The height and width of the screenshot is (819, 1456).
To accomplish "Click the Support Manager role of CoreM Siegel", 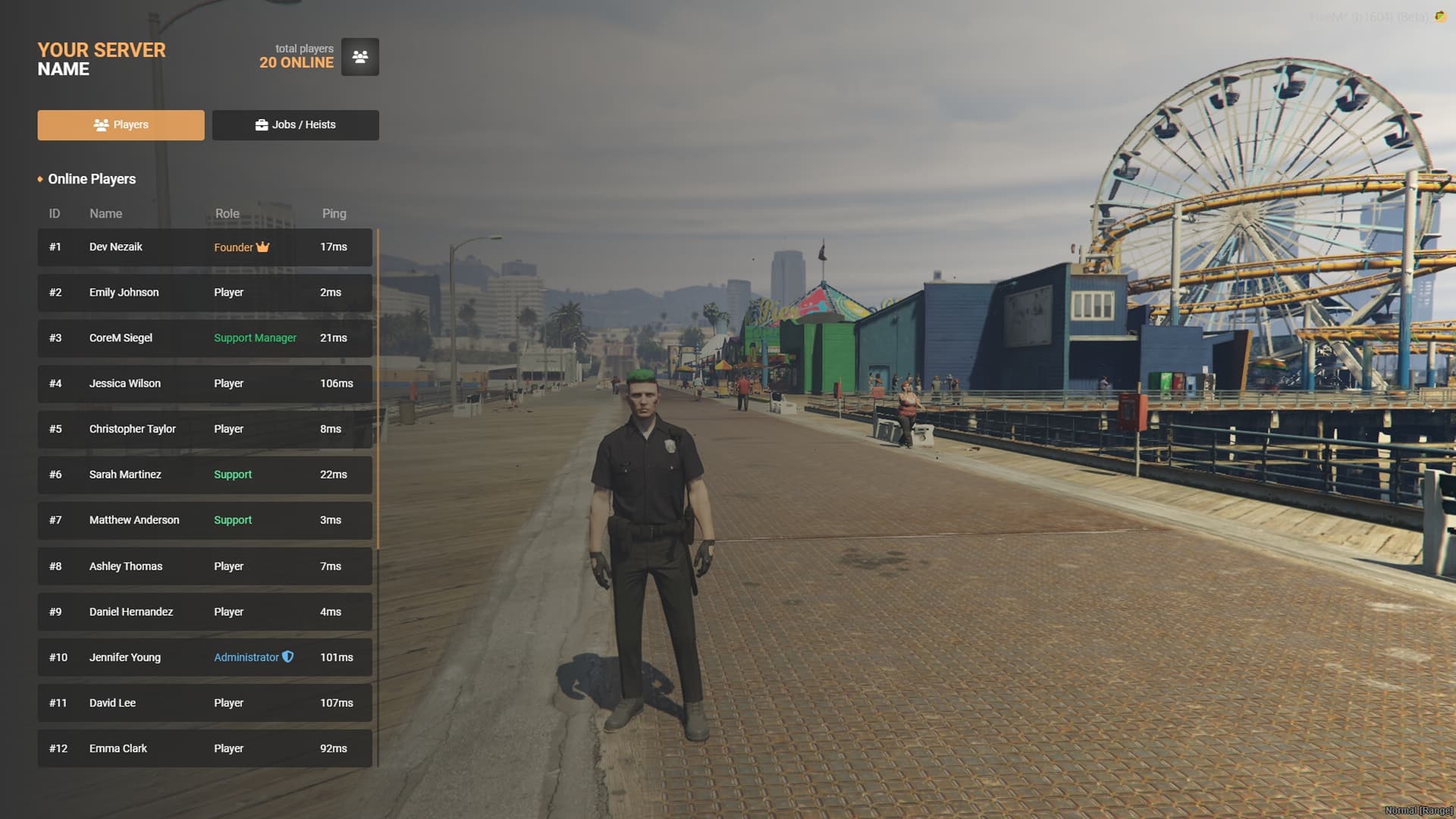I will coord(255,337).
